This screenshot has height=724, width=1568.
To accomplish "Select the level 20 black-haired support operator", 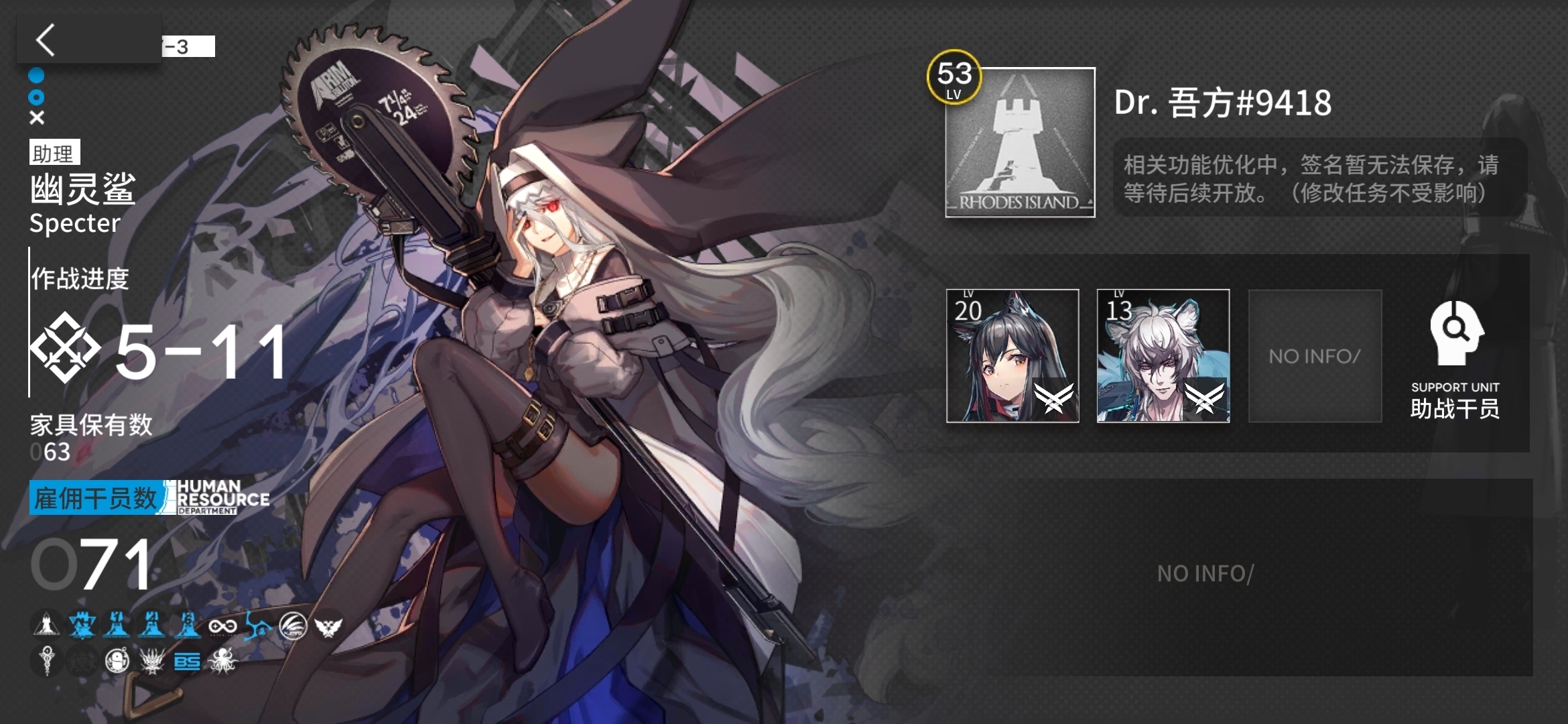I will (1012, 356).
